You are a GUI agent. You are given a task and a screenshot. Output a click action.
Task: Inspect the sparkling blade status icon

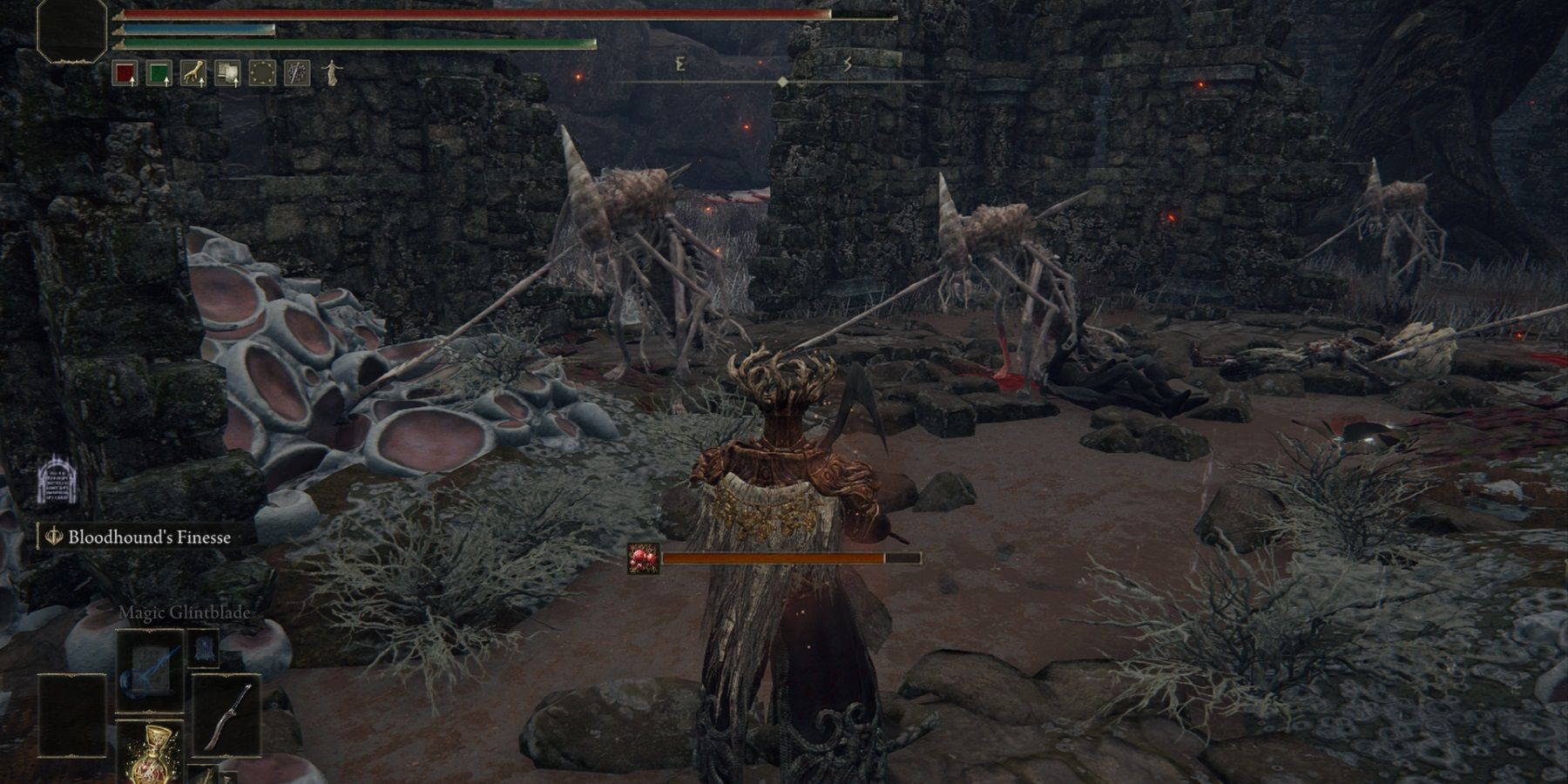coord(296,74)
